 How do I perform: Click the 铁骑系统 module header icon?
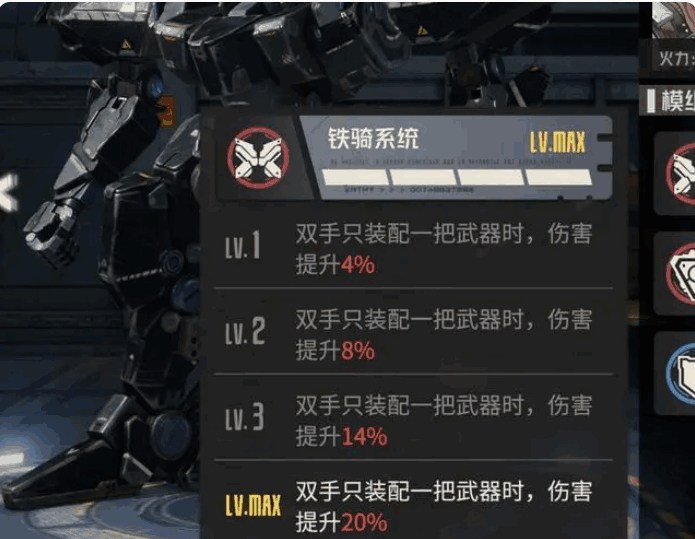pos(257,158)
